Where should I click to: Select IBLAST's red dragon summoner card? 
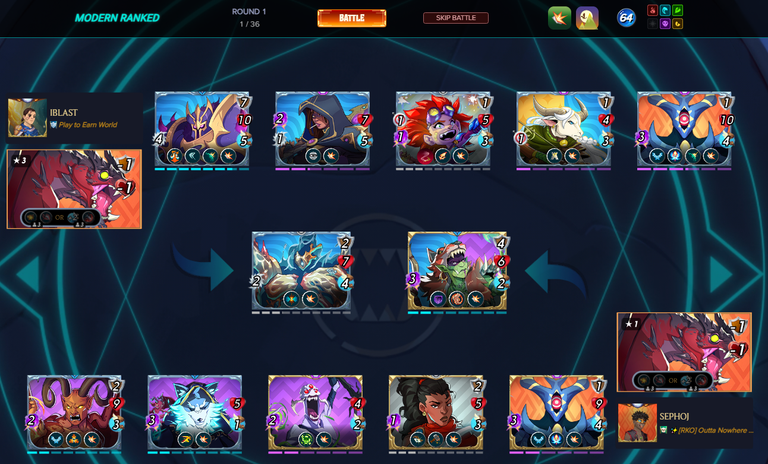pyautogui.click(x=74, y=189)
